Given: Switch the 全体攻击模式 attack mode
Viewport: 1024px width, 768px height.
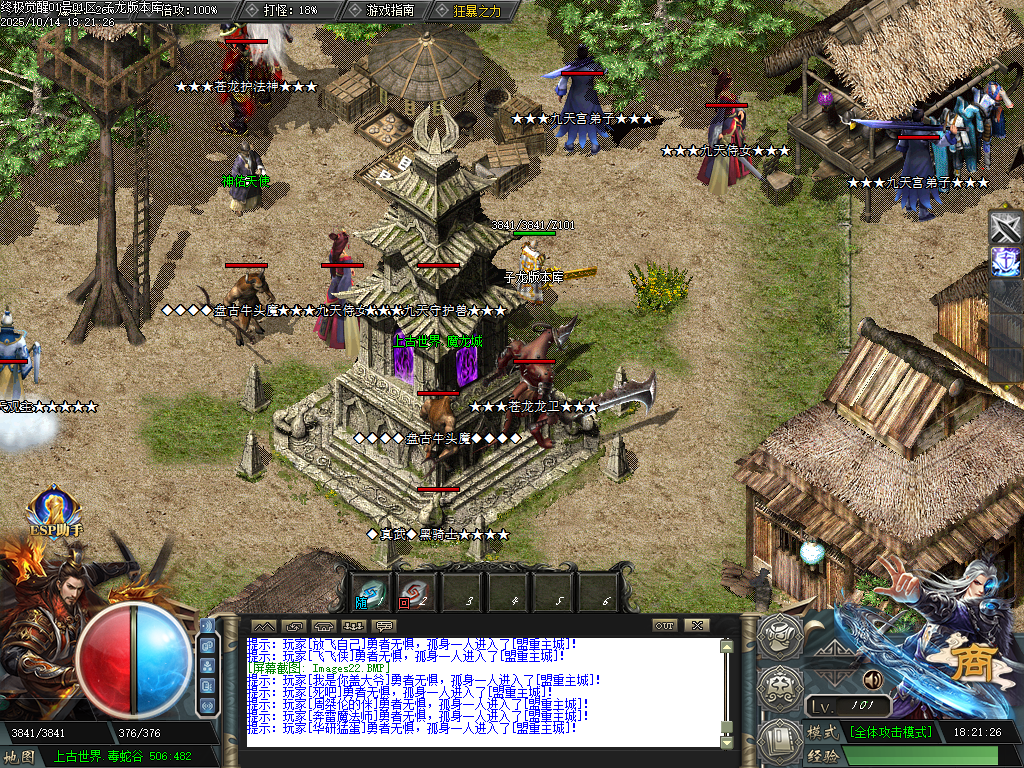Looking at the screenshot, I should 890,732.
